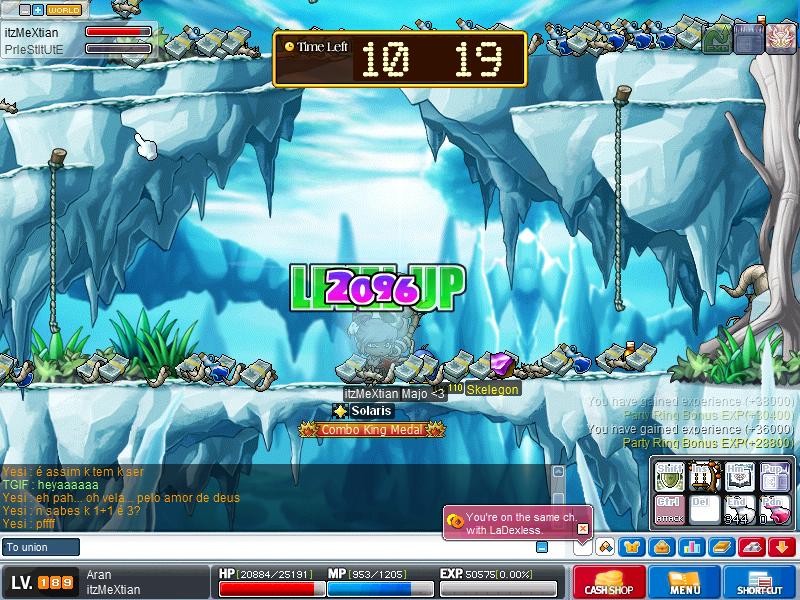Select the pink Pdn item quickslot
This screenshot has width=800, height=600.
(x=773, y=508)
